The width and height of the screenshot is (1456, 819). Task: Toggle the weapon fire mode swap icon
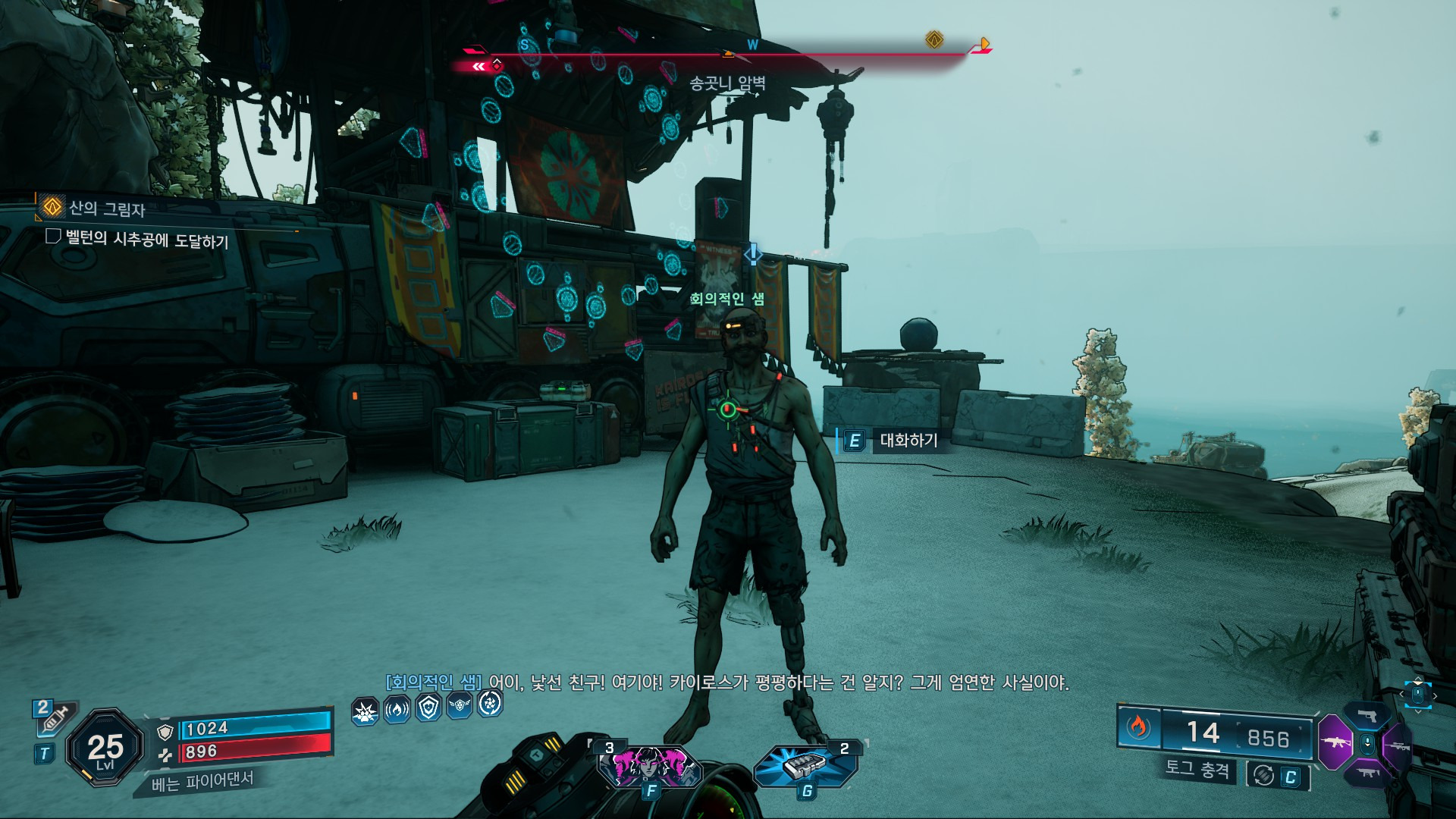pos(1263,775)
